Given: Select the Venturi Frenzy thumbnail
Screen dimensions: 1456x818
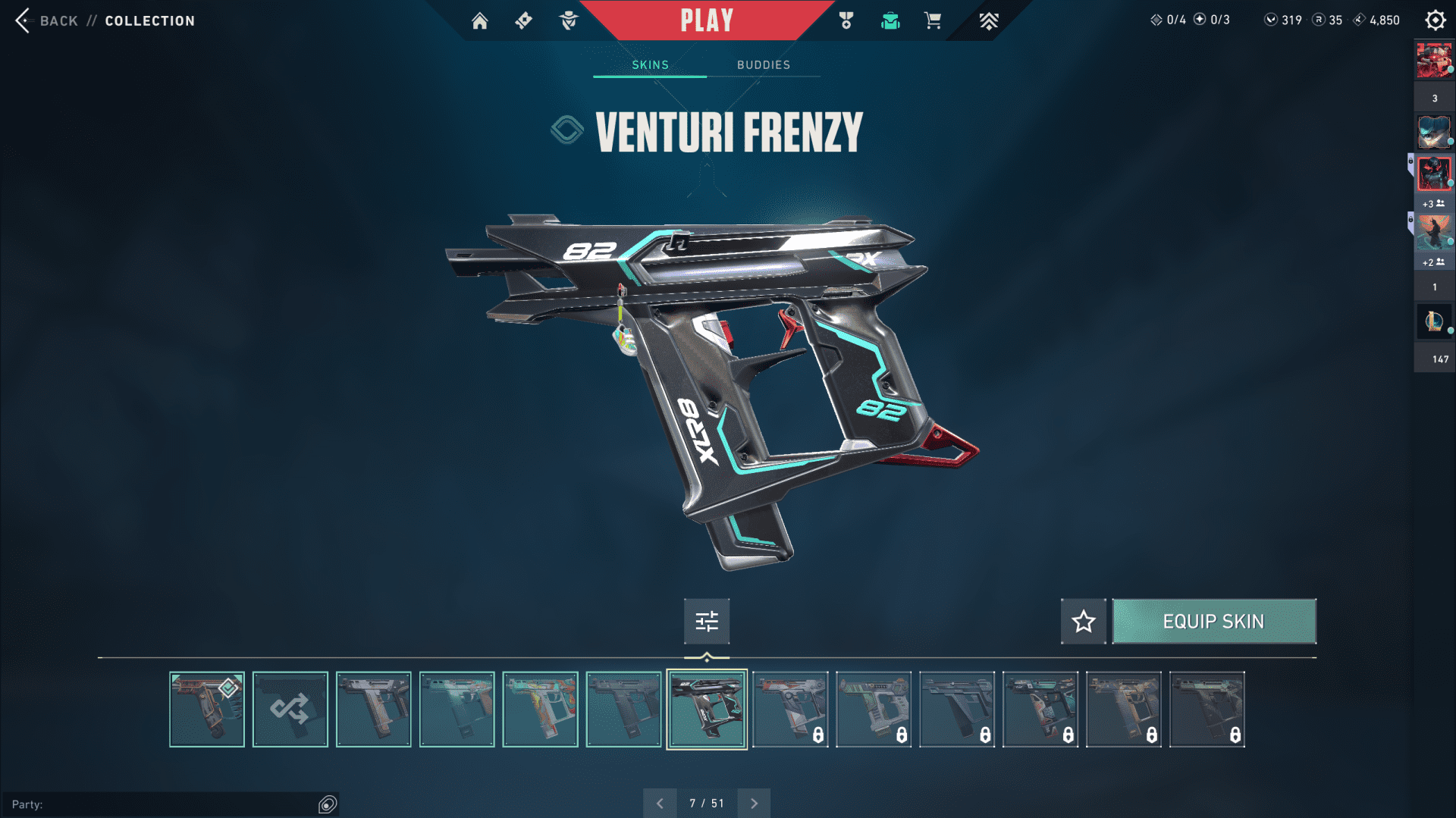Looking at the screenshot, I should point(706,710).
